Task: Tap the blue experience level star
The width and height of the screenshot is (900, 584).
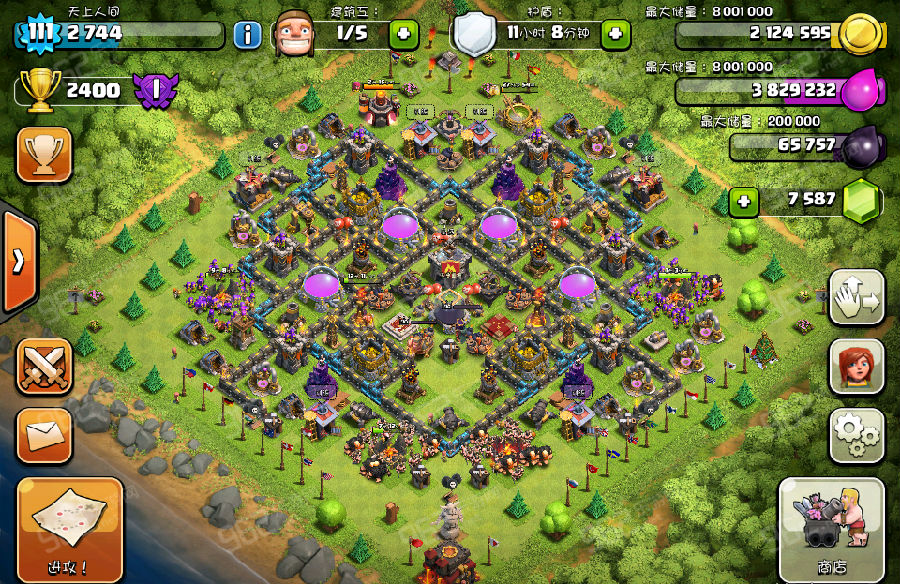Action: click(x=38, y=33)
